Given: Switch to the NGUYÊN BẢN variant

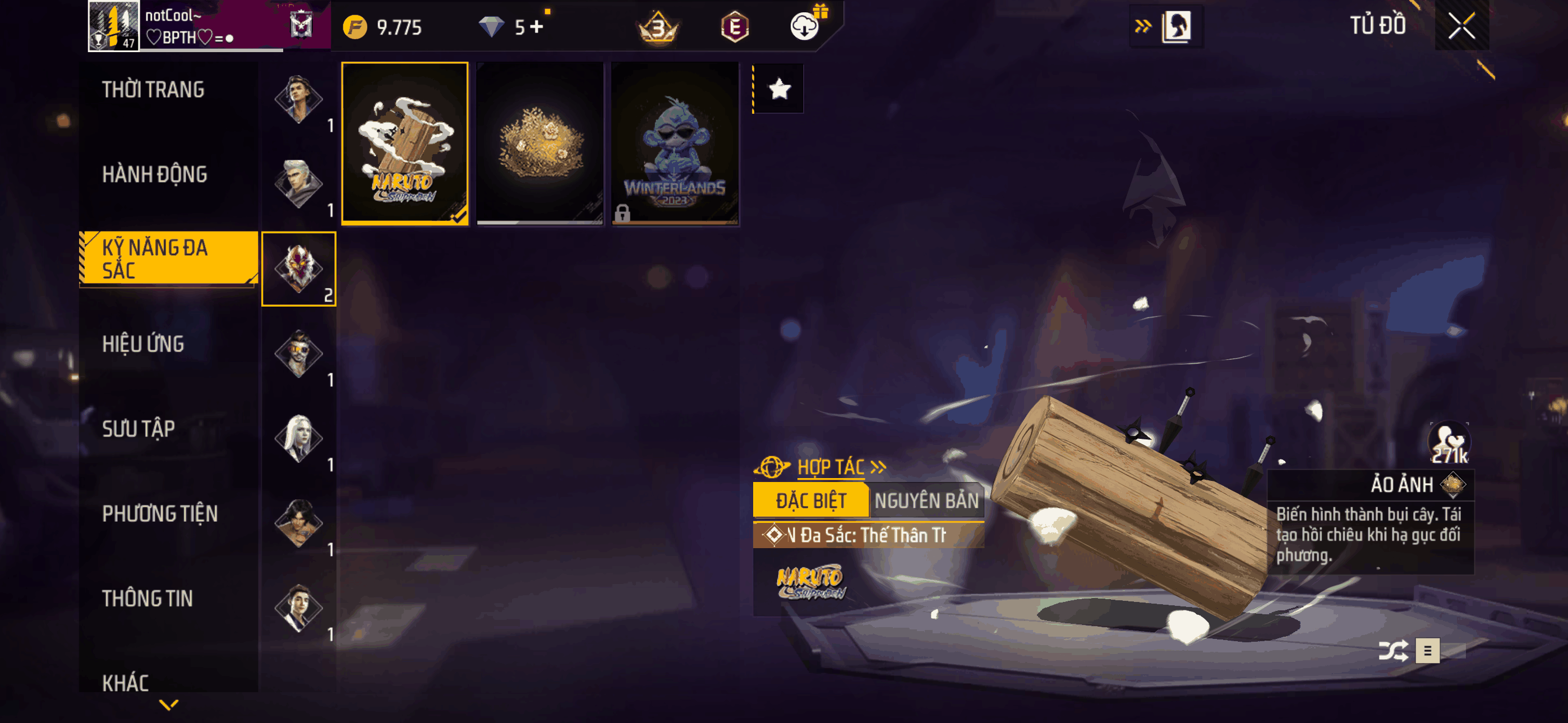Looking at the screenshot, I should [926, 501].
